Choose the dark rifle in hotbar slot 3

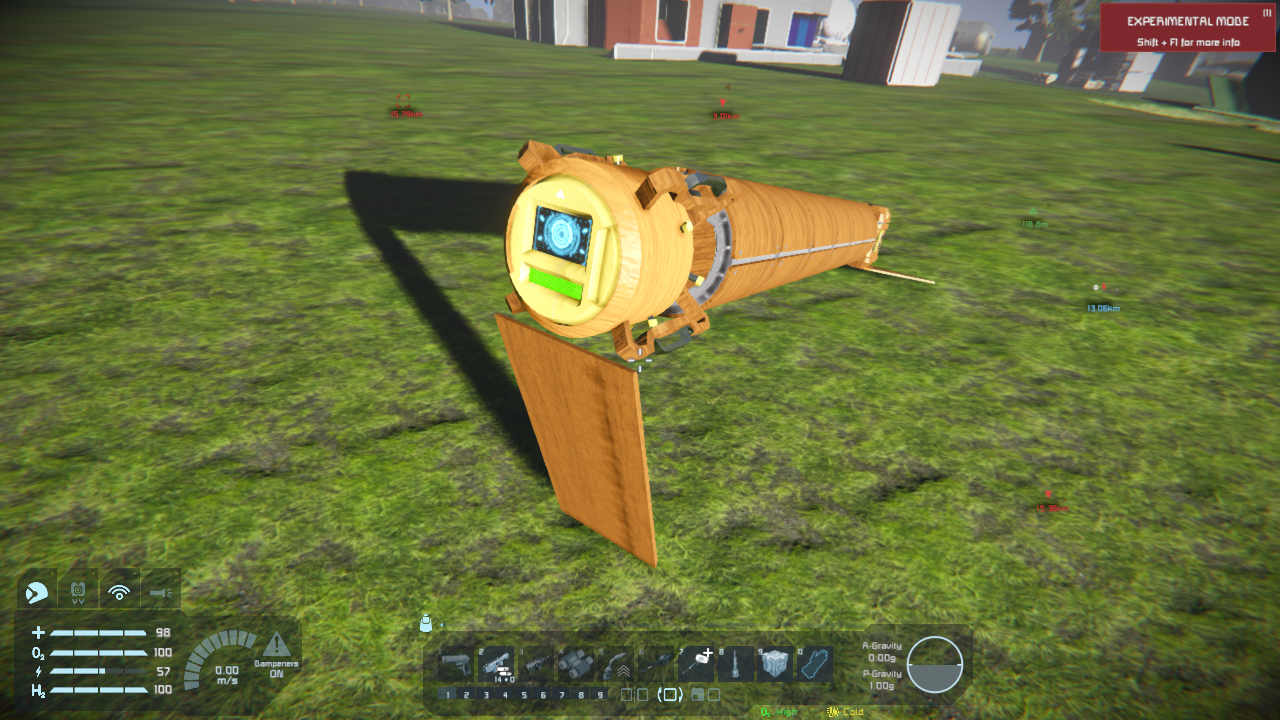pos(534,663)
